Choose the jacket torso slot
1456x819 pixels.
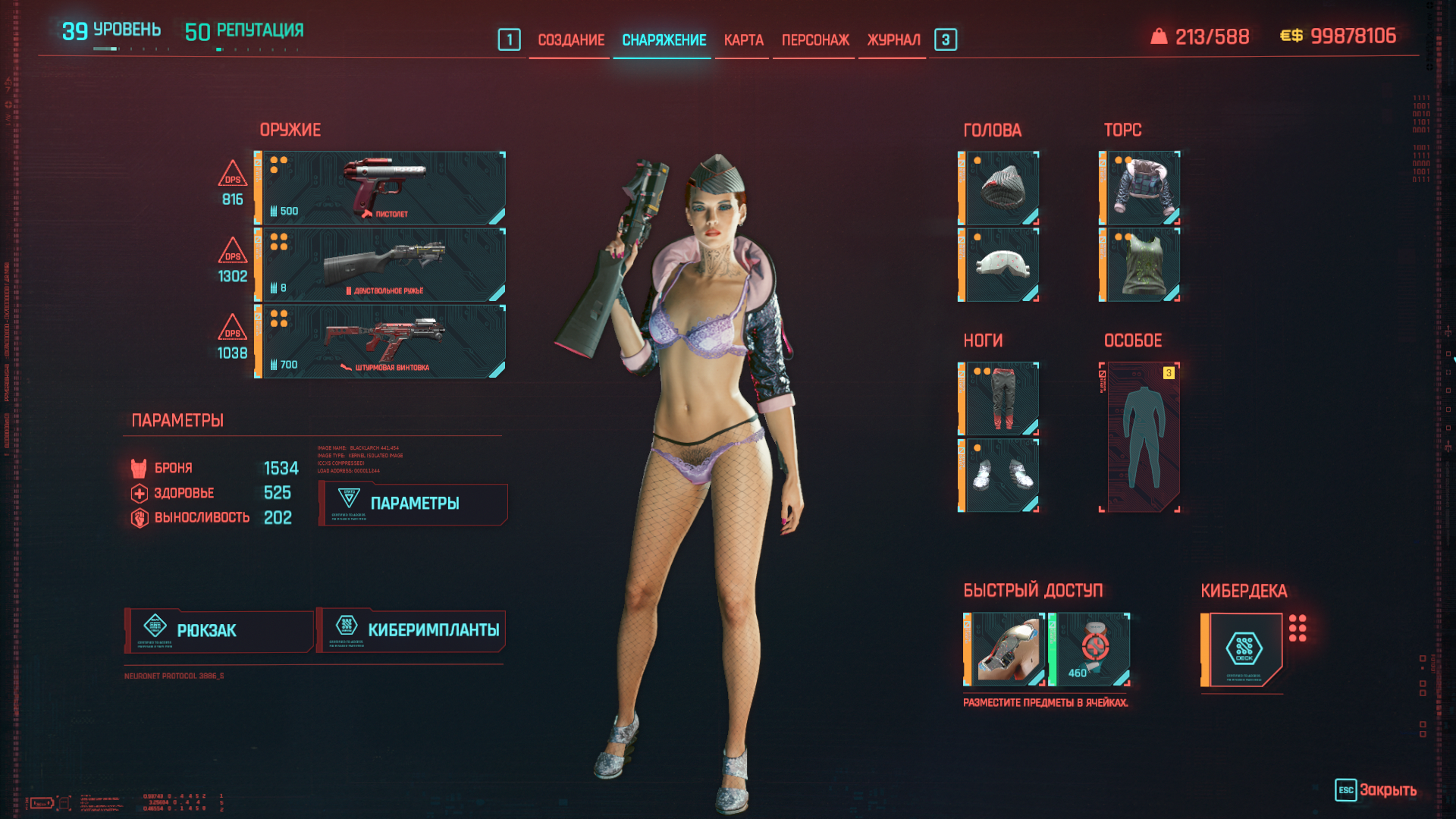tap(1141, 188)
